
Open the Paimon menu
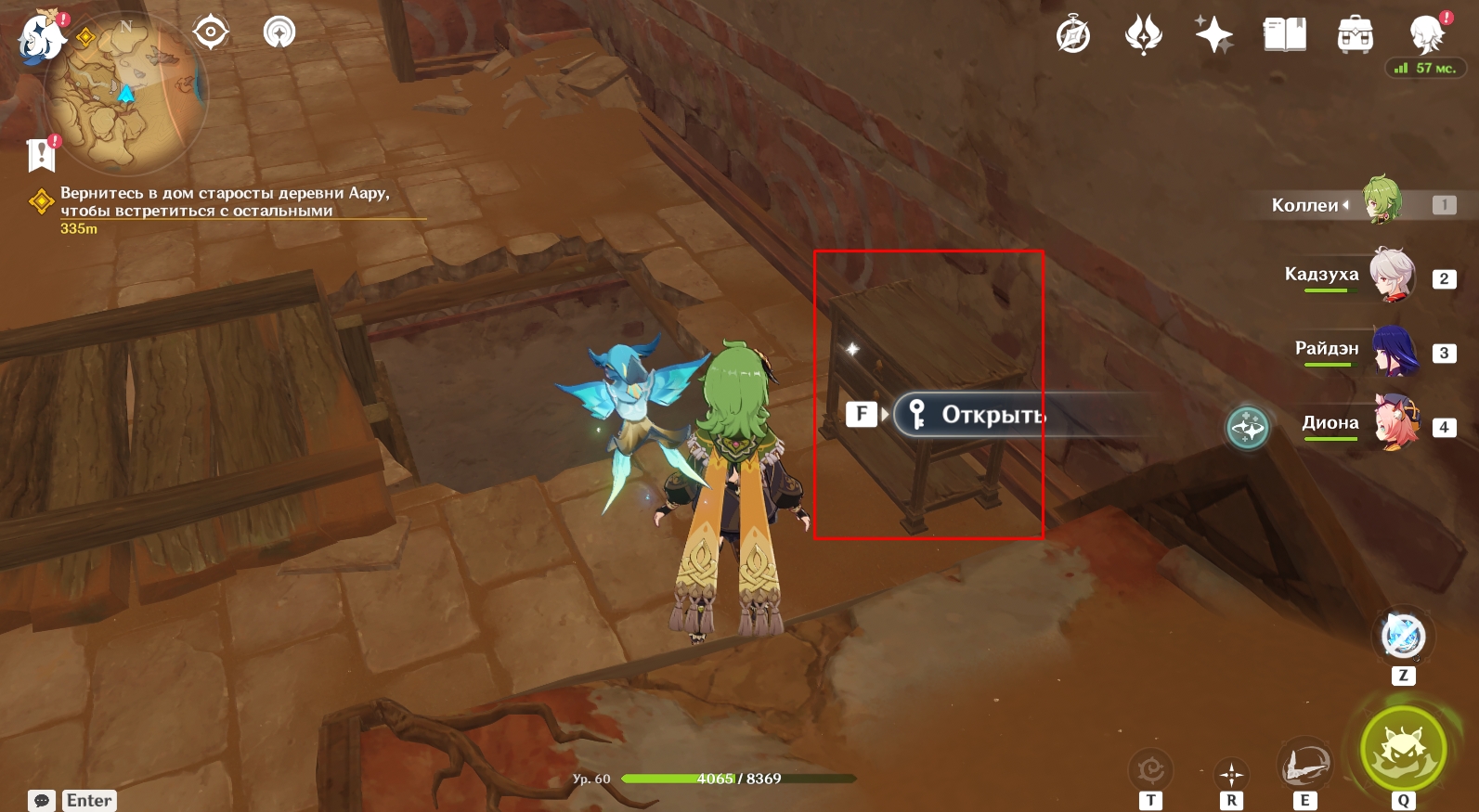tap(42, 37)
